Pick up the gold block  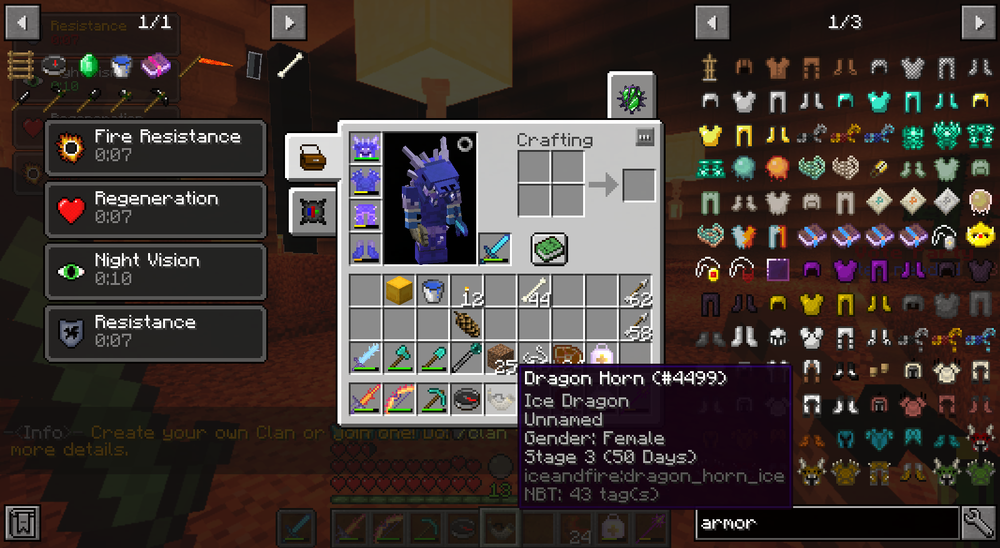click(400, 291)
